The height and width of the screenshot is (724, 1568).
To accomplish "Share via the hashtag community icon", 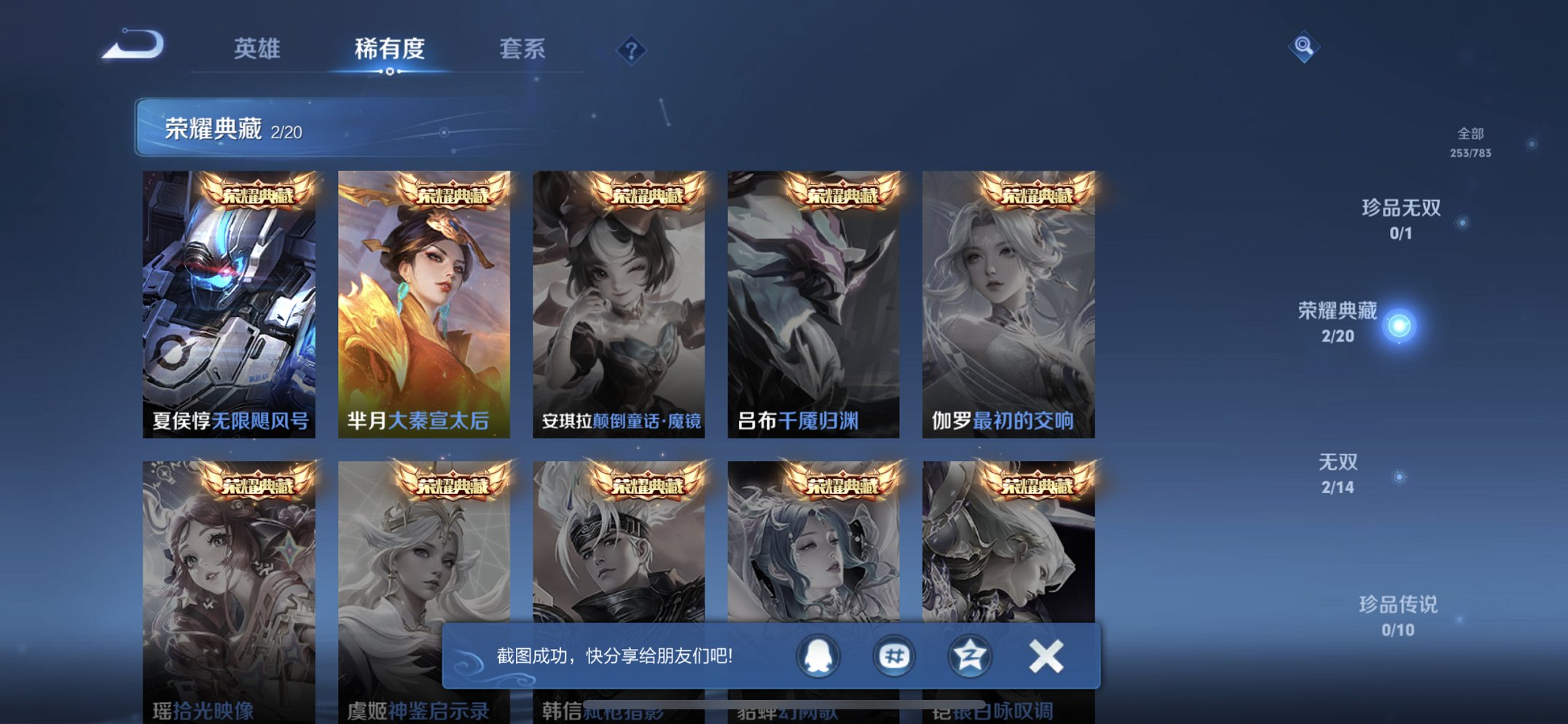I will pos(893,656).
